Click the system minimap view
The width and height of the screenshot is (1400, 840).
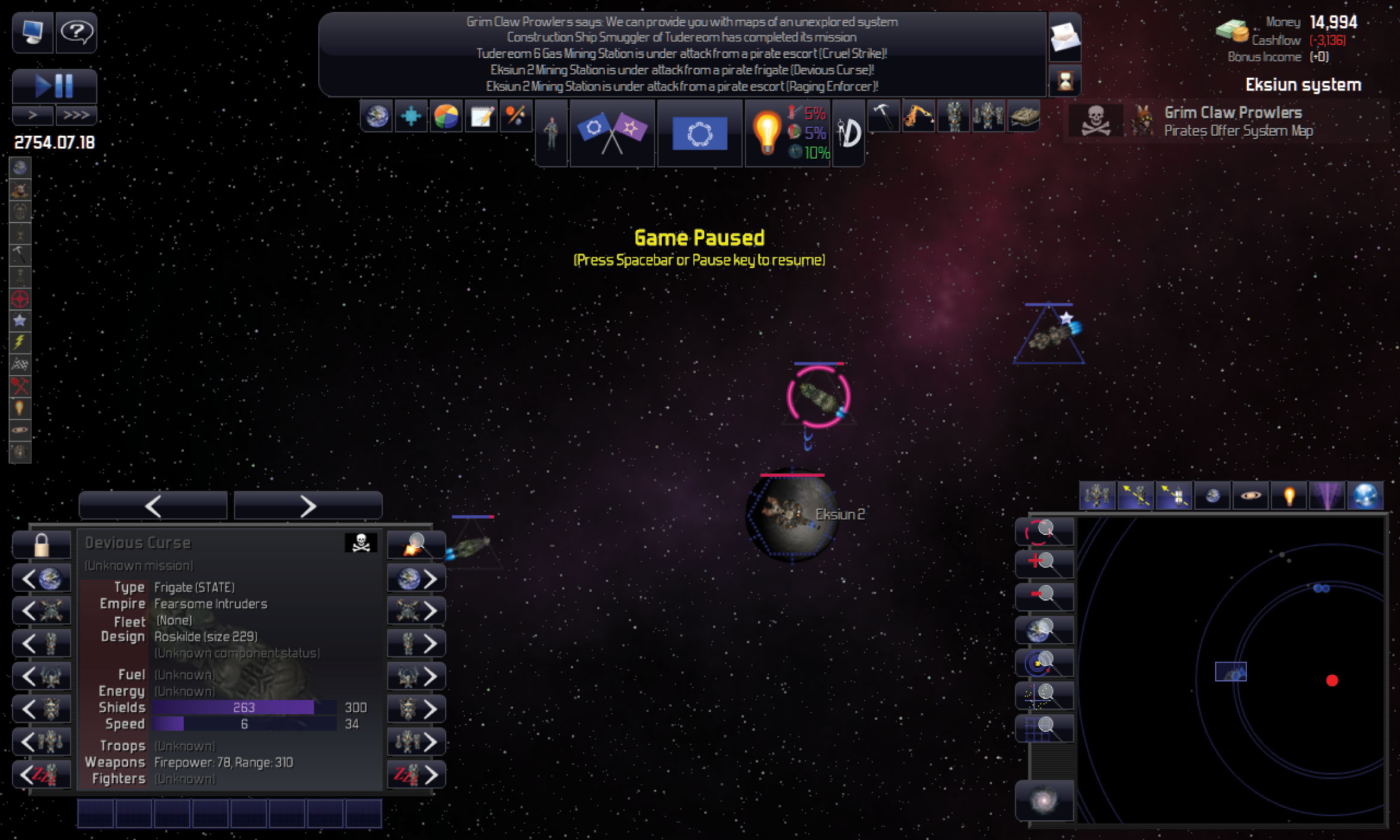coord(1232,670)
